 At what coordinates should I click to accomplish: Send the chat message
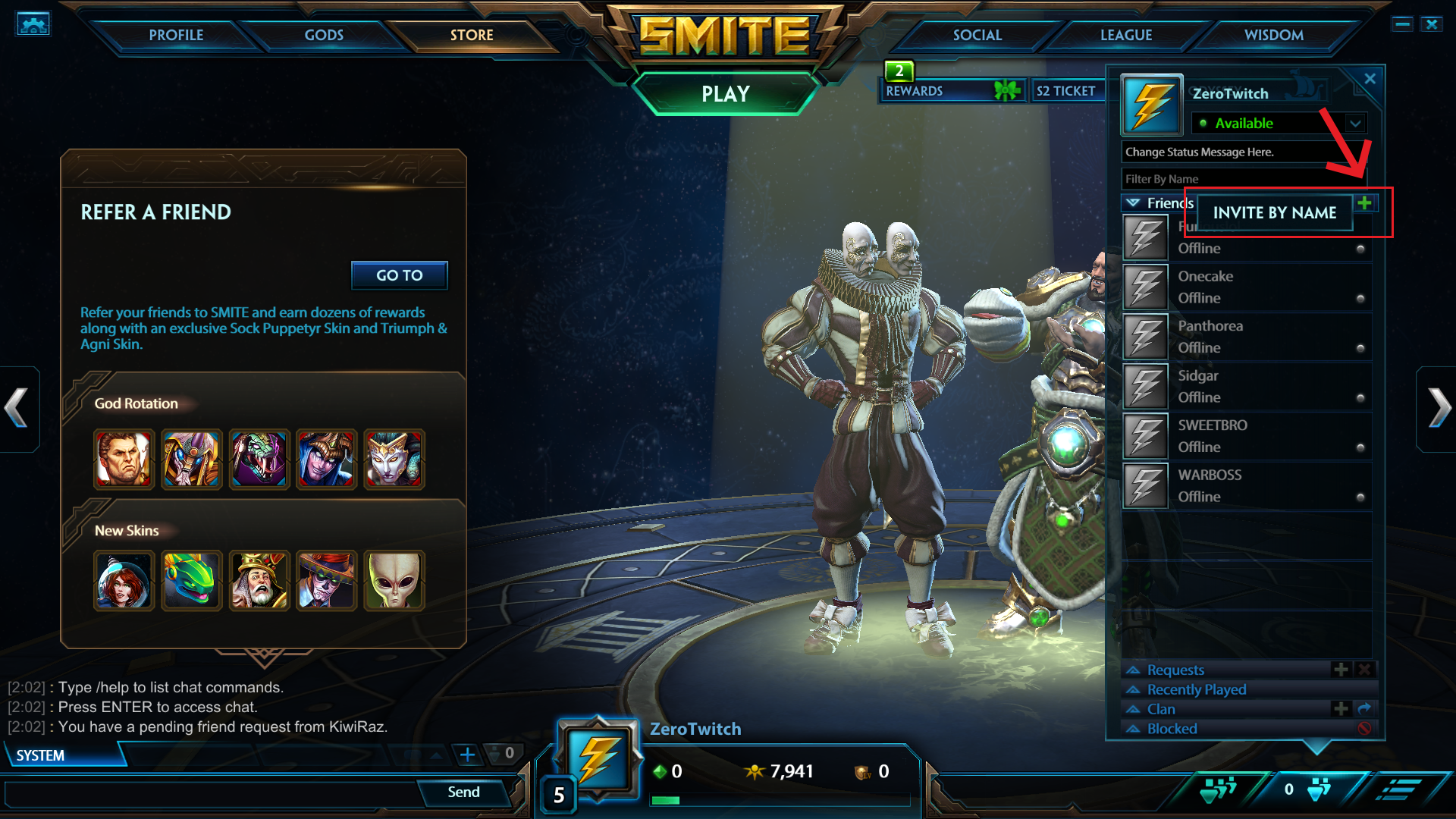coord(463,792)
